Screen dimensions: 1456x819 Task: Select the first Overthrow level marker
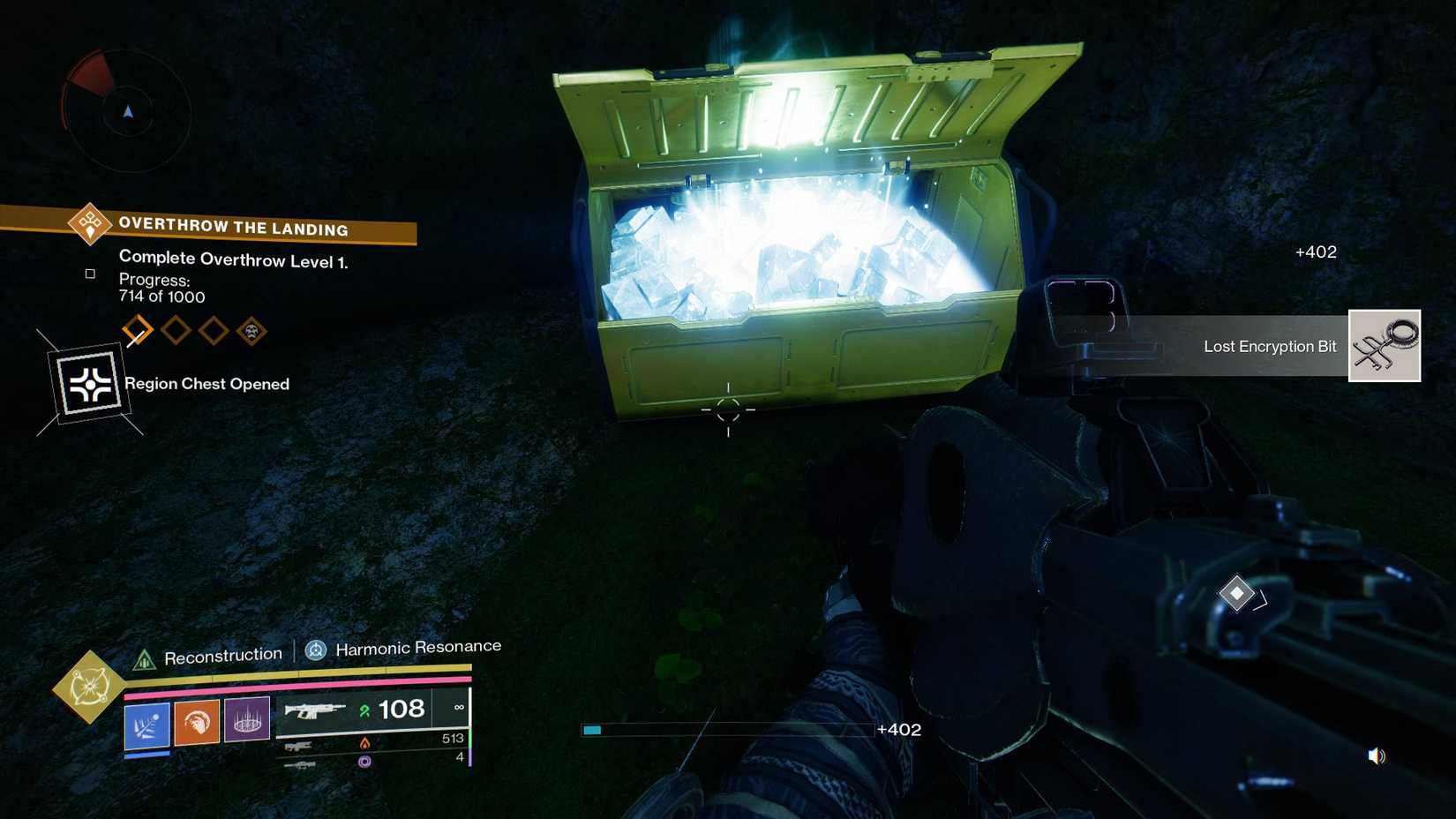pos(137,331)
